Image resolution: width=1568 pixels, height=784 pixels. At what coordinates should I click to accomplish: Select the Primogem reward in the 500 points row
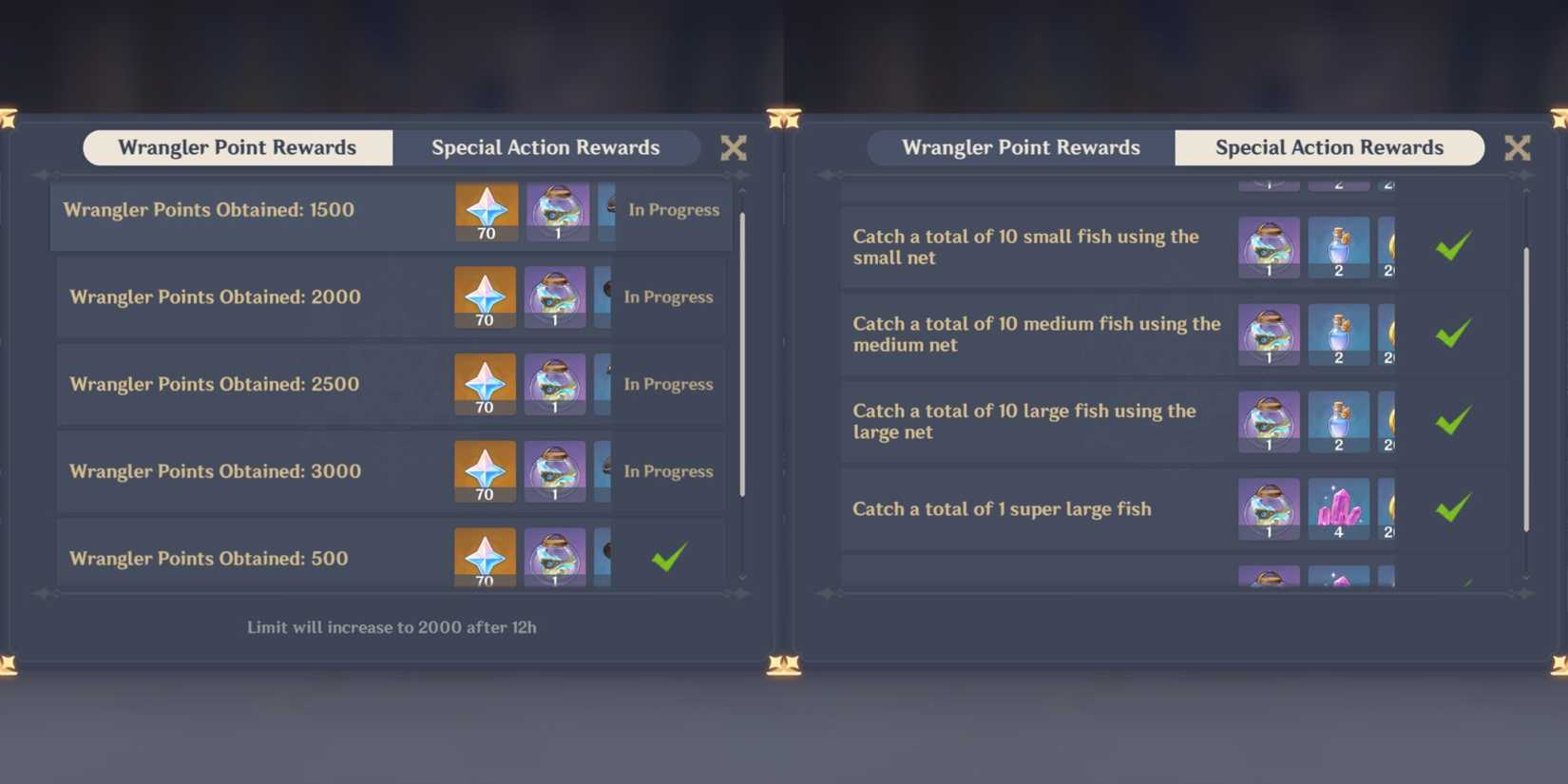(x=485, y=558)
